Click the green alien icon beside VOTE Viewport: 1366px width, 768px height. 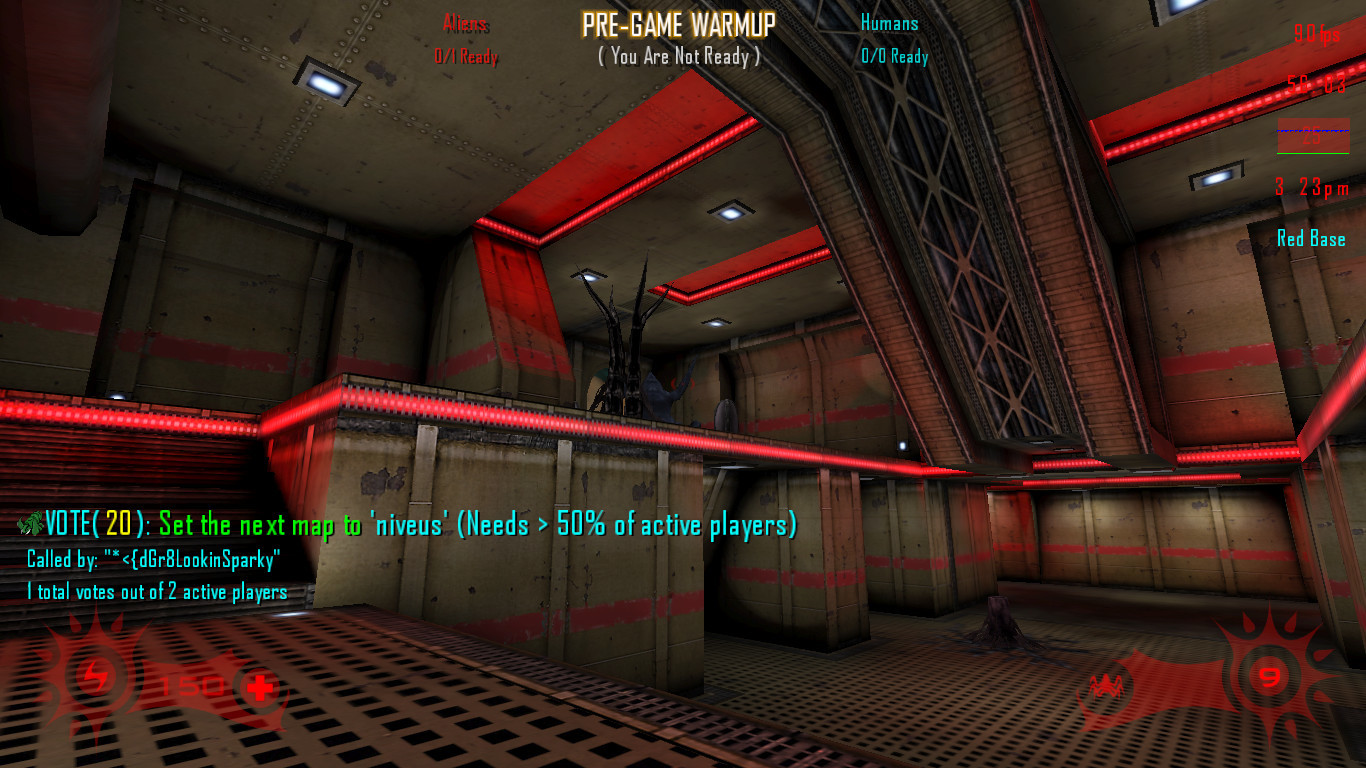click(x=30, y=522)
